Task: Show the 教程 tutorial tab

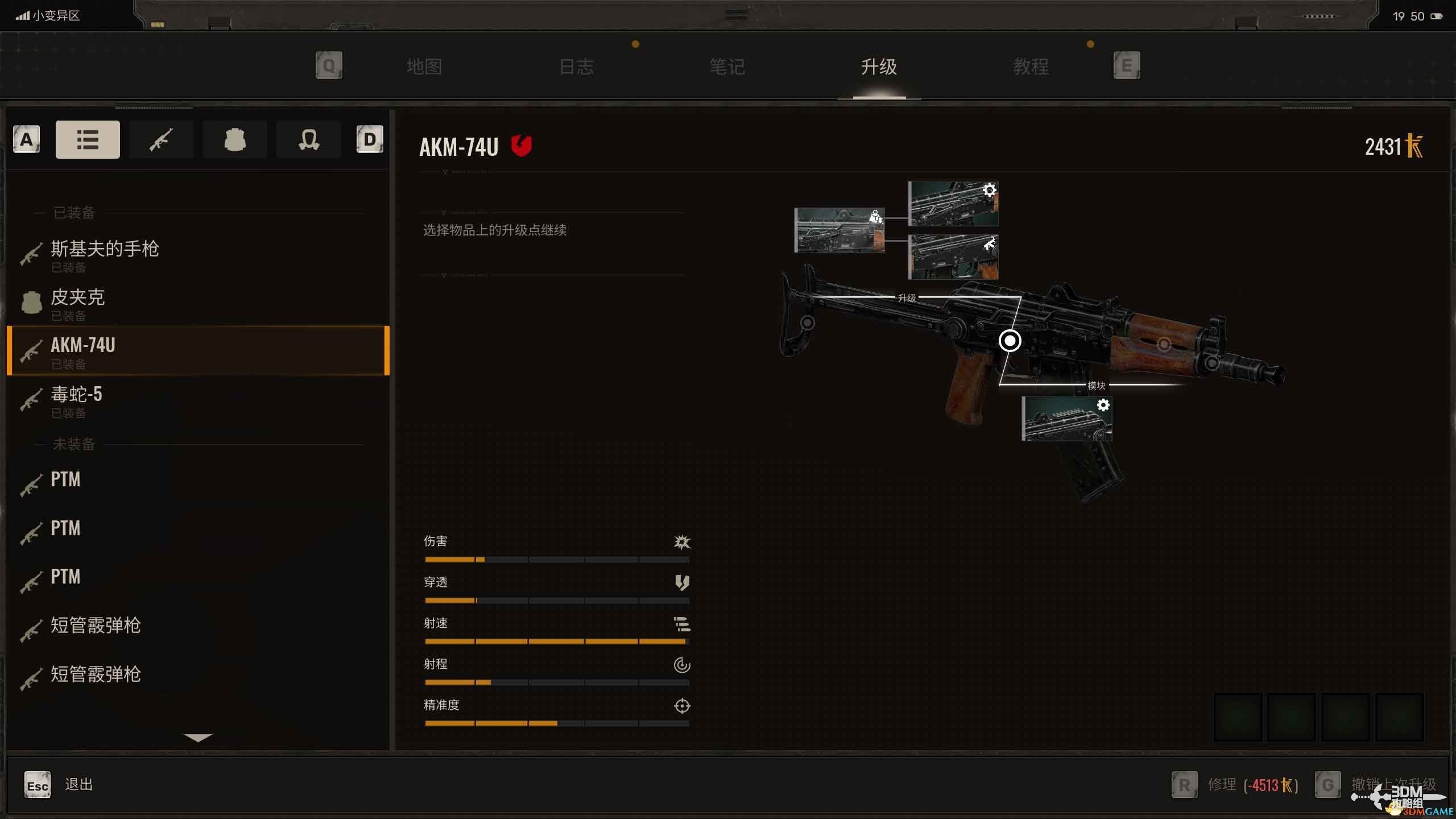Action: [x=1031, y=67]
